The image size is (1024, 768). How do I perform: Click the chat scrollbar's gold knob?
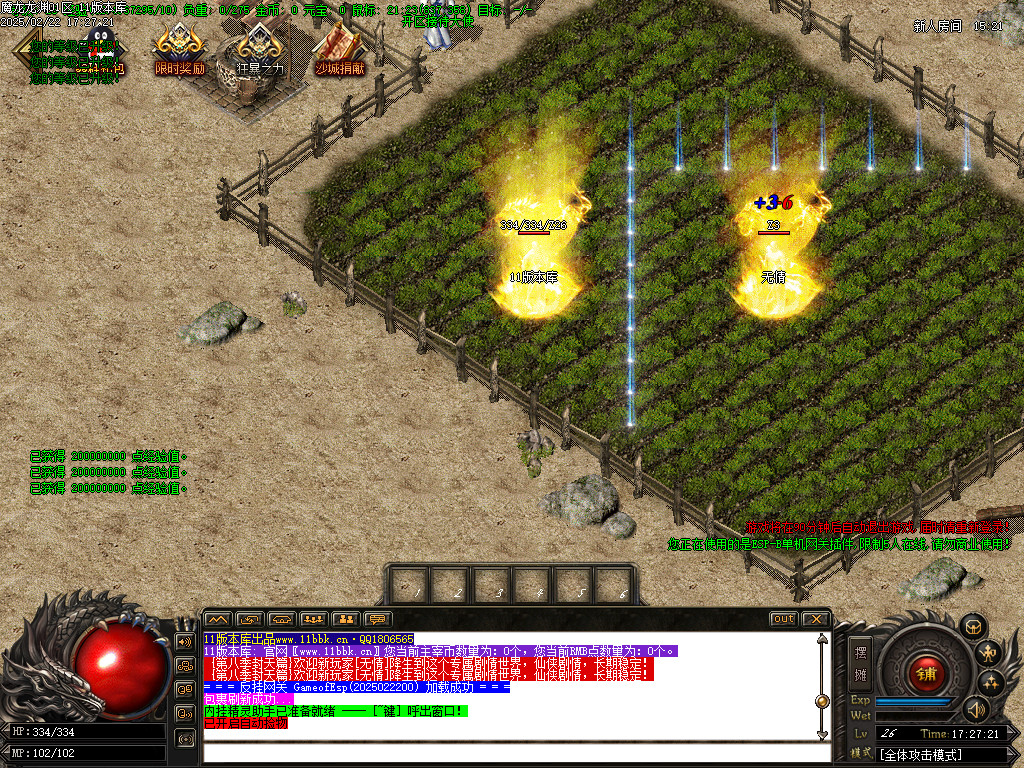point(822,701)
